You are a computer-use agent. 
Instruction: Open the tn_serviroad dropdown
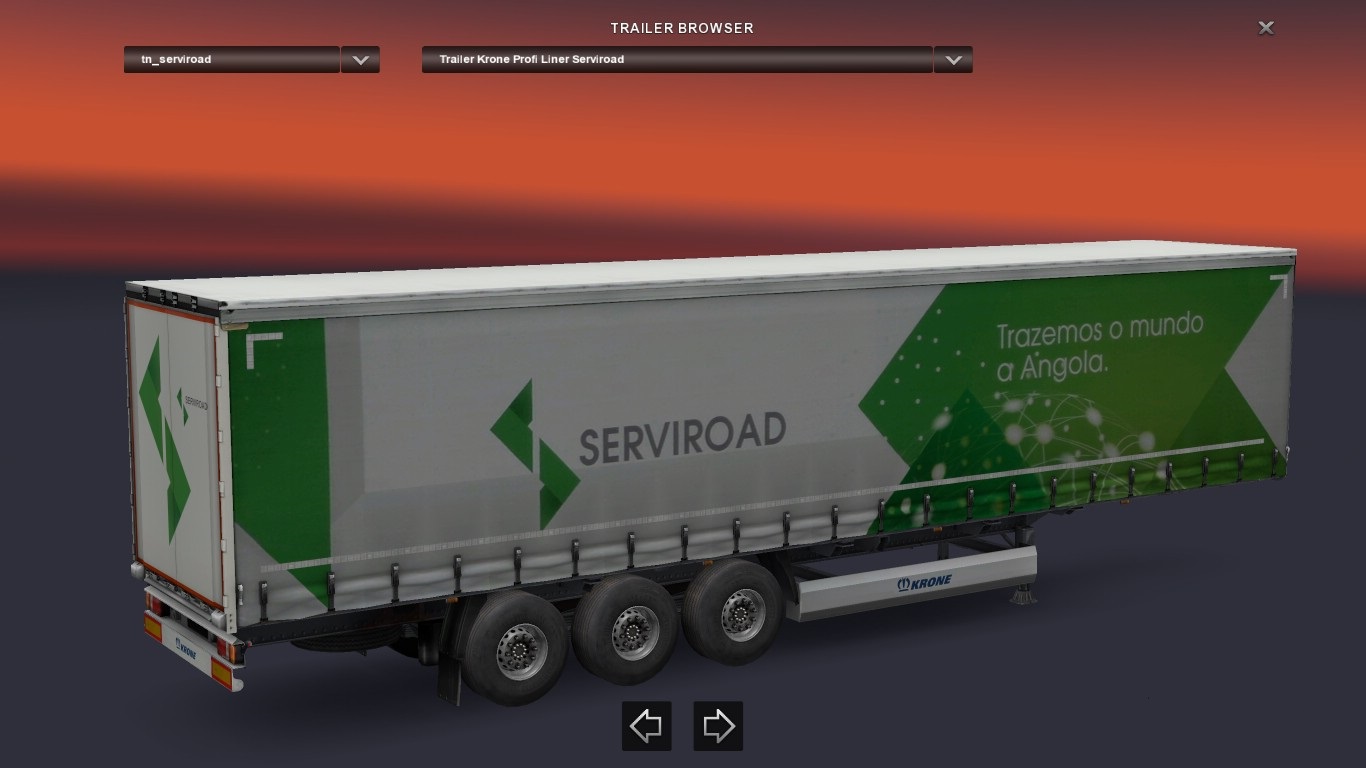point(231,60)
